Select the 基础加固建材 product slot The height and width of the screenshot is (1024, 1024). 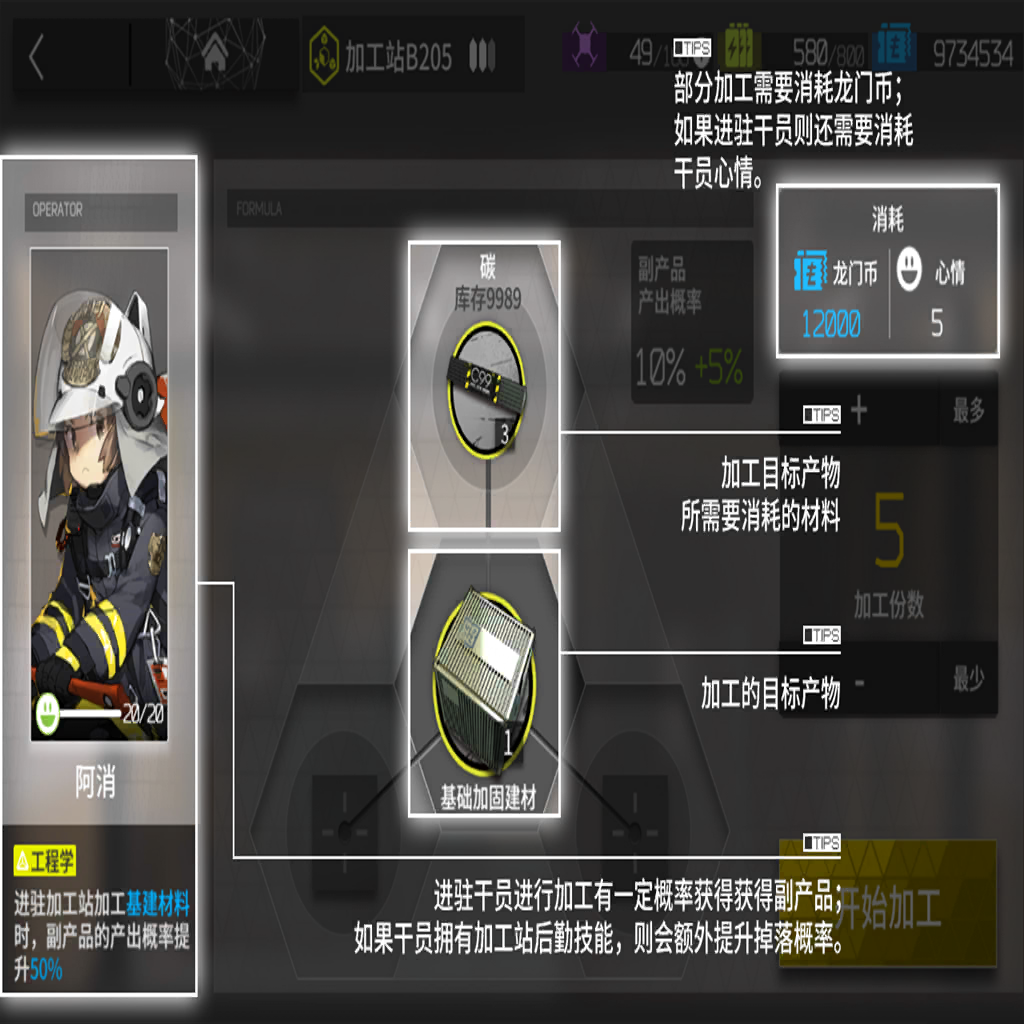[x=484, y=683]
